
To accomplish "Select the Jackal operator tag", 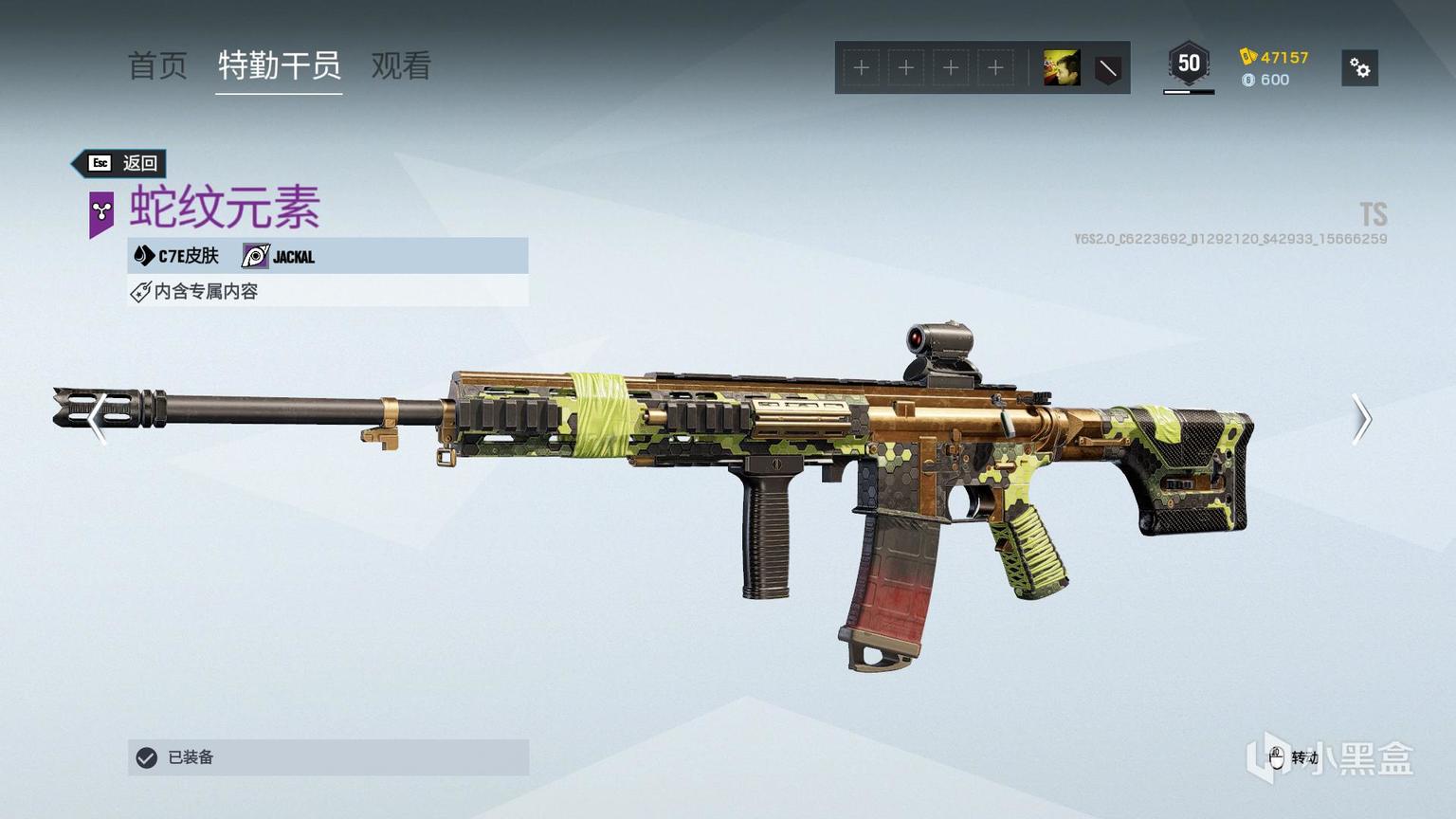I will (279, 256).
